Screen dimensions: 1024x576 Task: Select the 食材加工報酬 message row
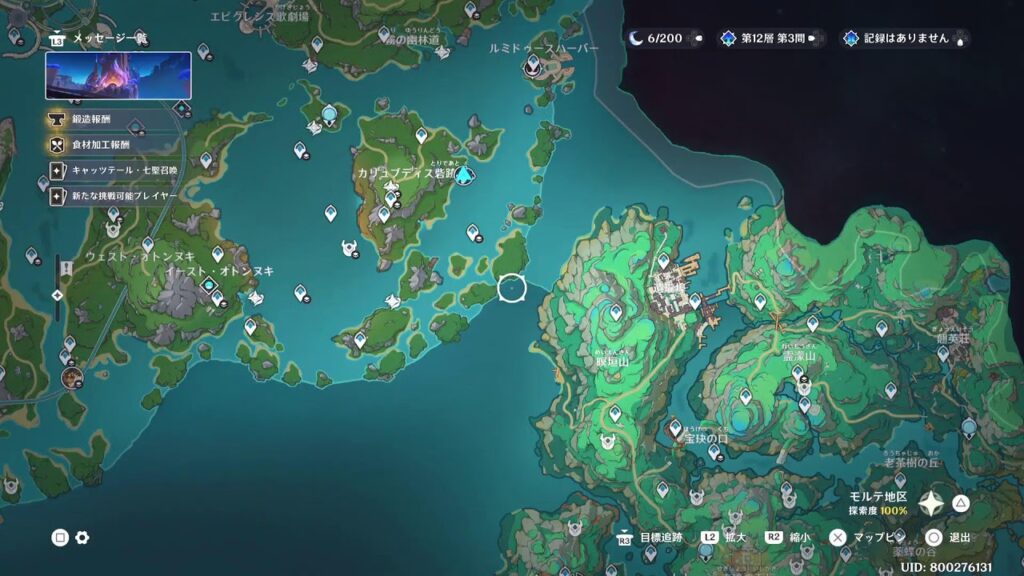click(x=105, y=144)
